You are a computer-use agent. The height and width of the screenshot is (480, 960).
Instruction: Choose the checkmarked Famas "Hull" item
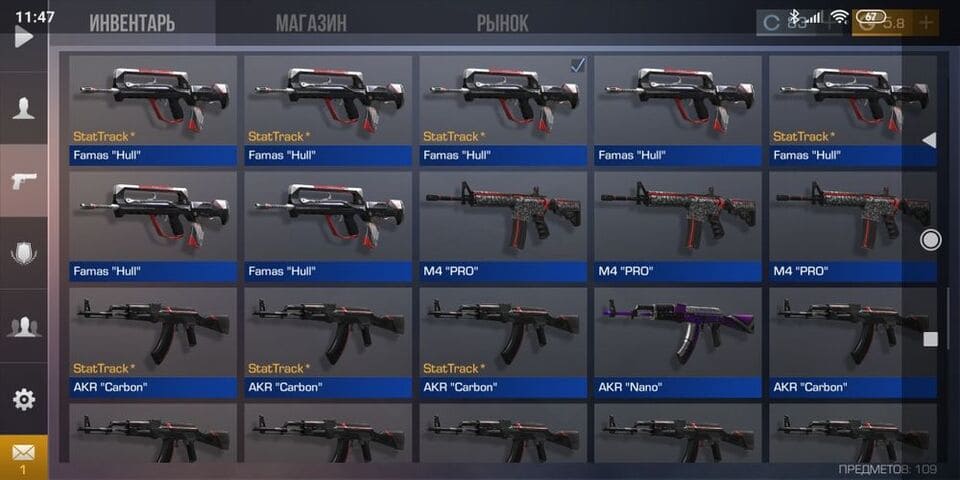pos(504,110)
